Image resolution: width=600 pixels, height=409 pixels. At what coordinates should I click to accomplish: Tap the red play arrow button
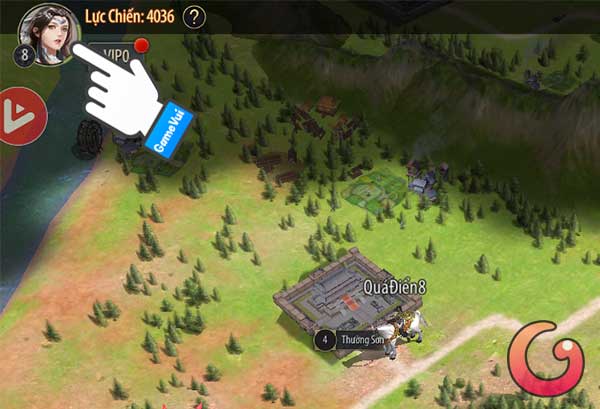pos(20,116)
